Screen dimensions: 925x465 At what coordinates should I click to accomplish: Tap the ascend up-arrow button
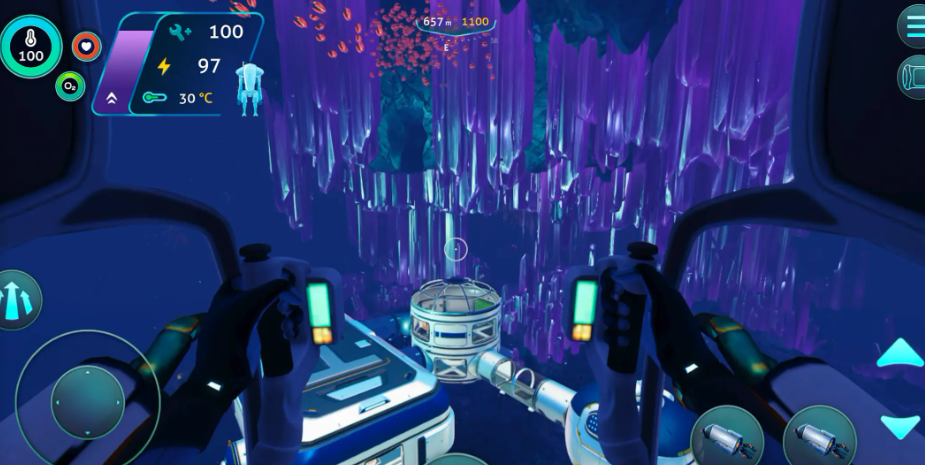point(899,353)
